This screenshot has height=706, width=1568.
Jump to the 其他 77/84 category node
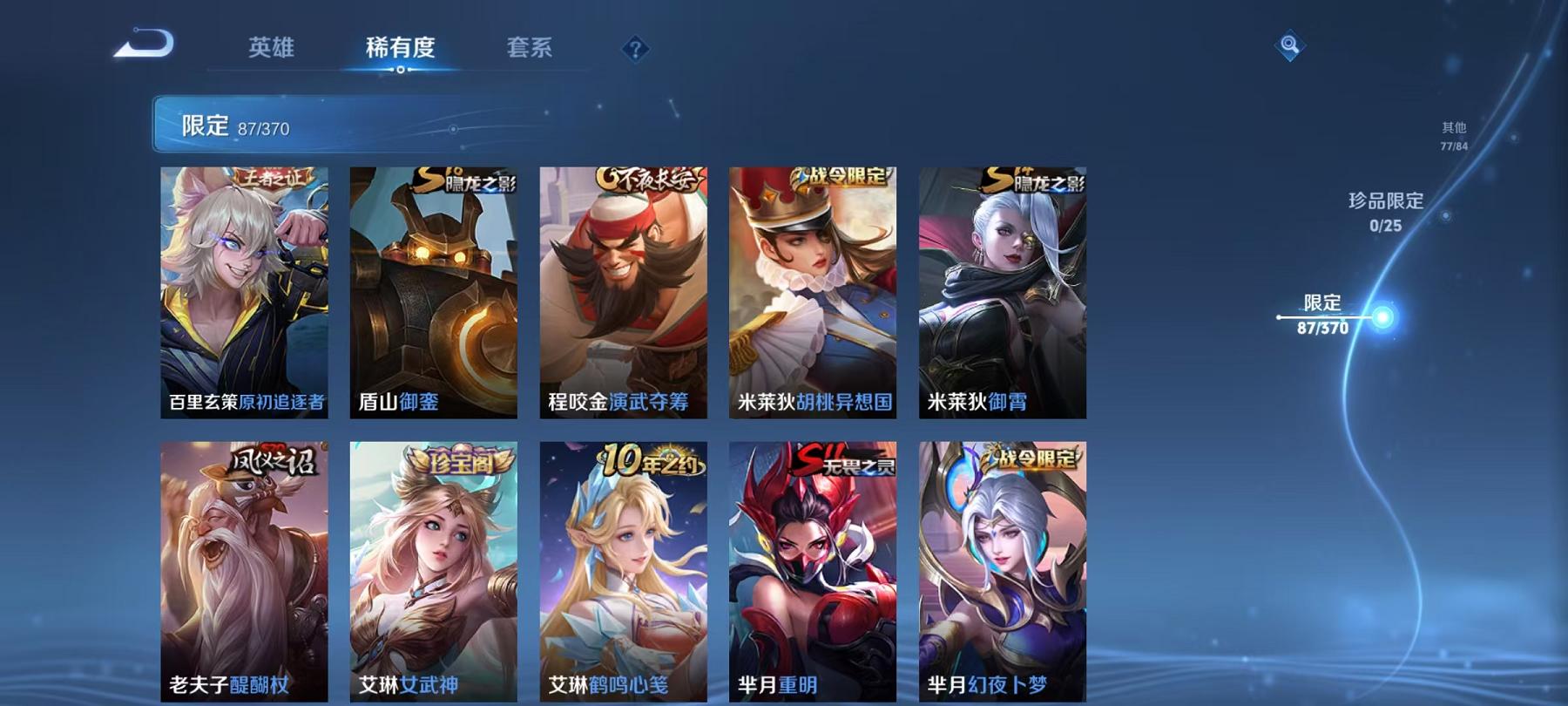coord(1453,132)
